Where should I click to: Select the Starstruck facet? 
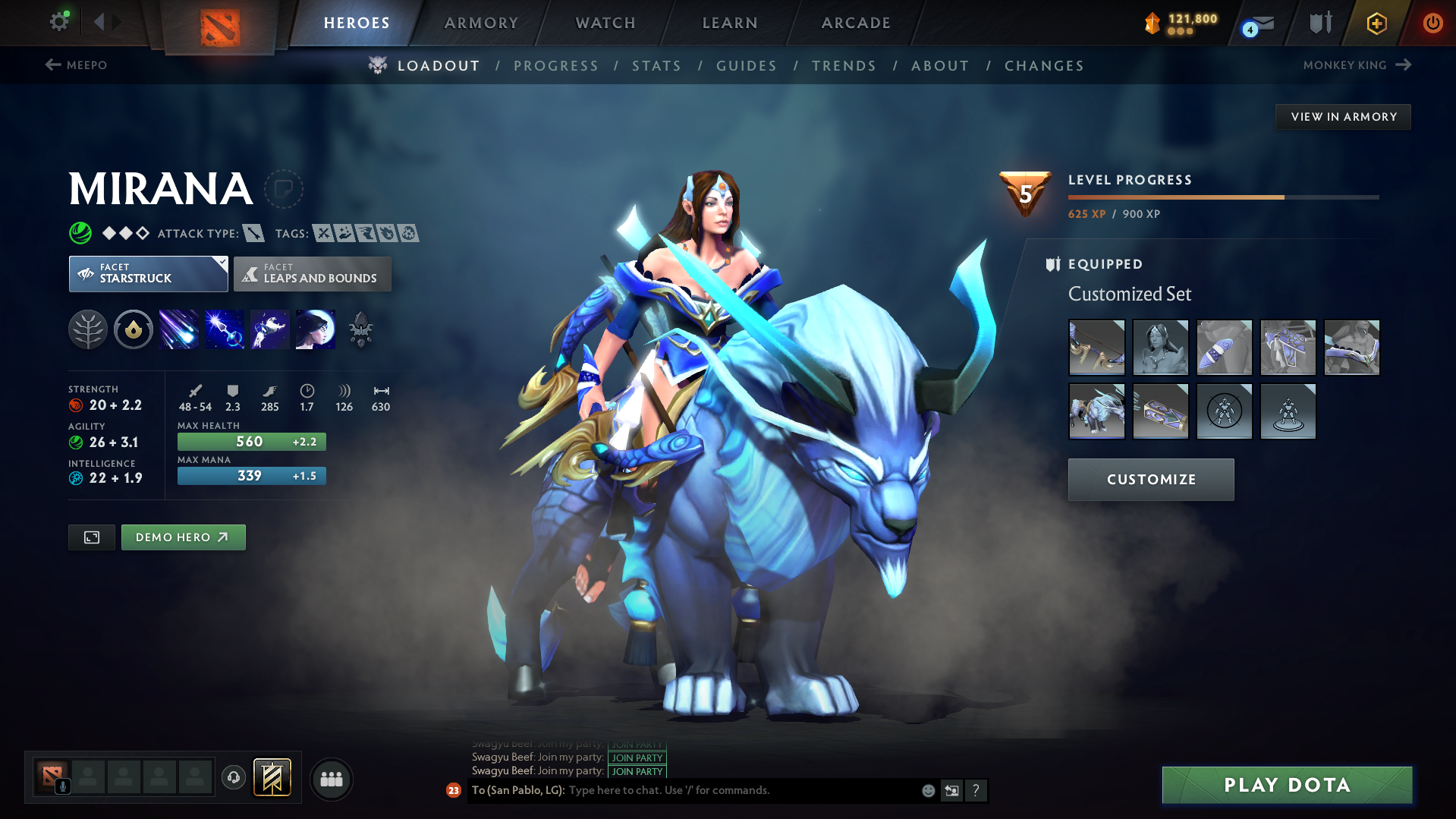(148, 274)
